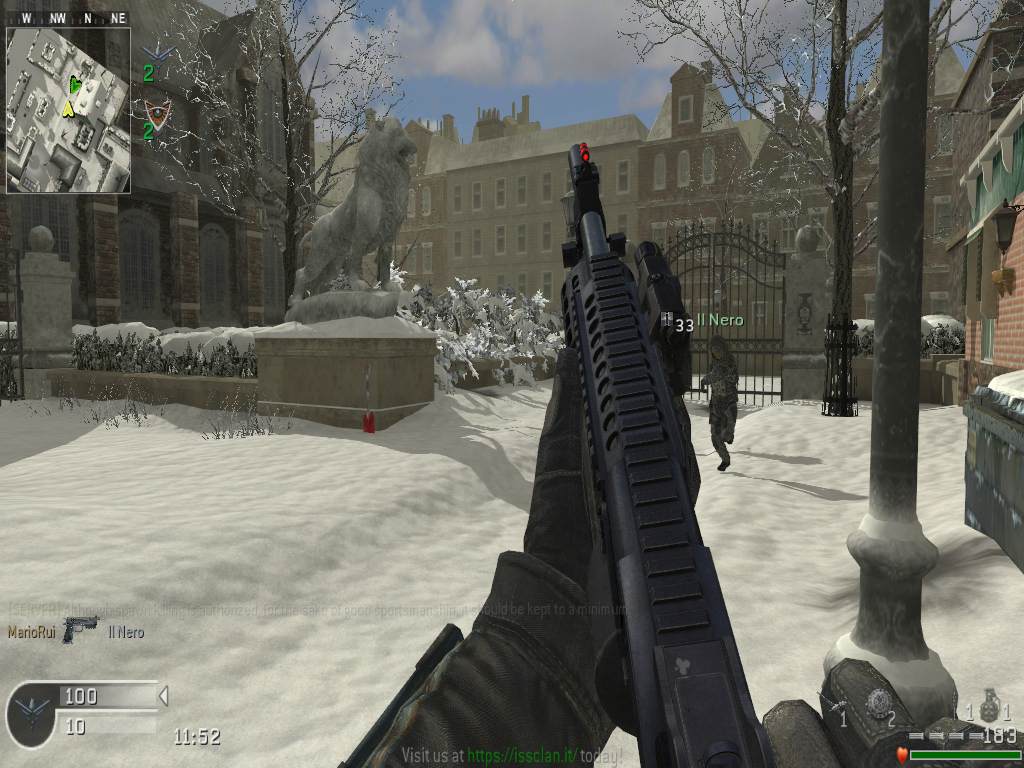Select the blue winged team emblem
Viewport: 1024px width, 768px height.
(x=157, y=53)
